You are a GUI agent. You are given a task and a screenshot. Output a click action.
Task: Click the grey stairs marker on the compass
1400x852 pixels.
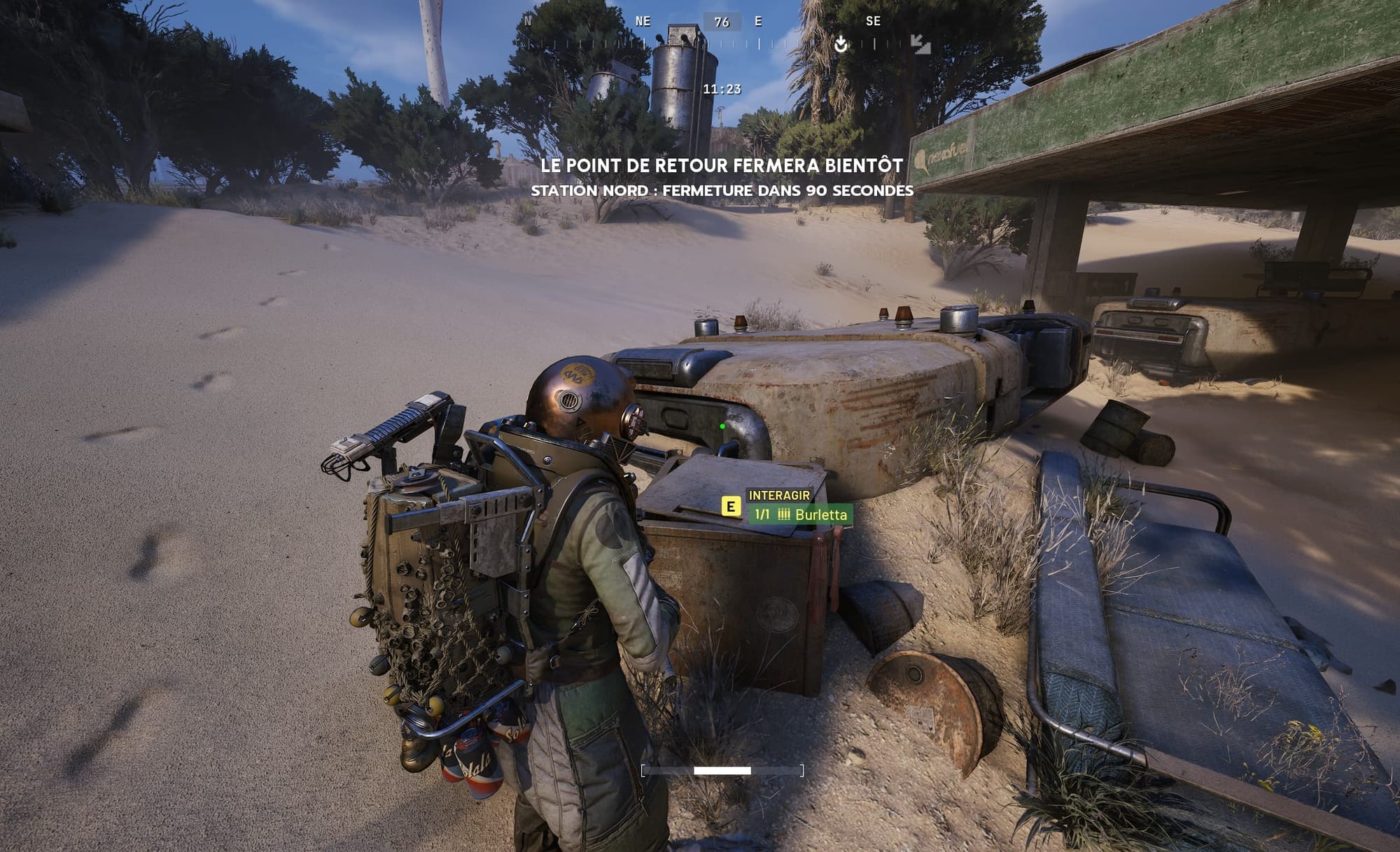pos(920,44)
